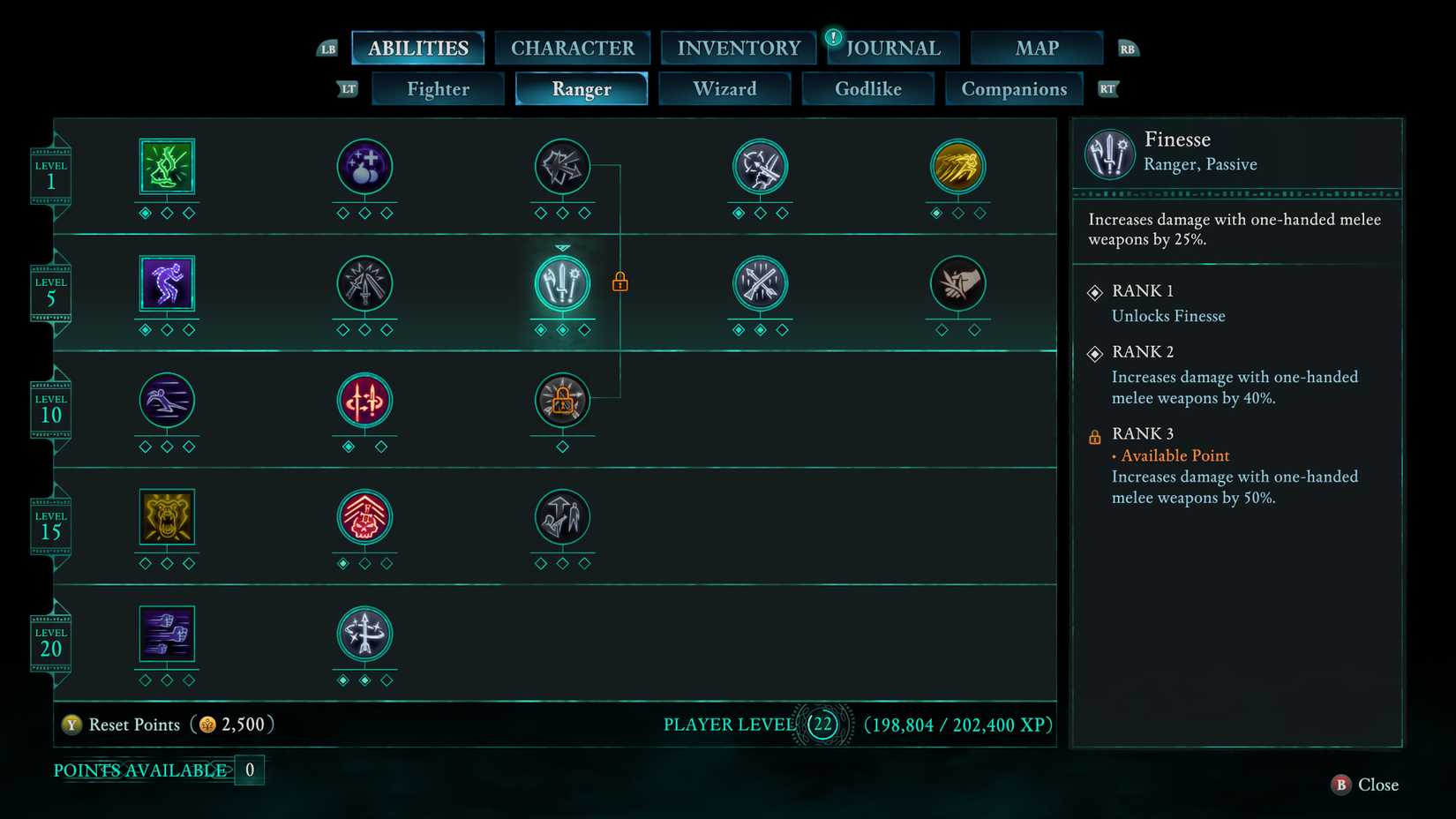The height and width of the screenshot is (819, 1456).
Task: Select the bear head ability icon at Level 15
Action: (x=167, y=519)
